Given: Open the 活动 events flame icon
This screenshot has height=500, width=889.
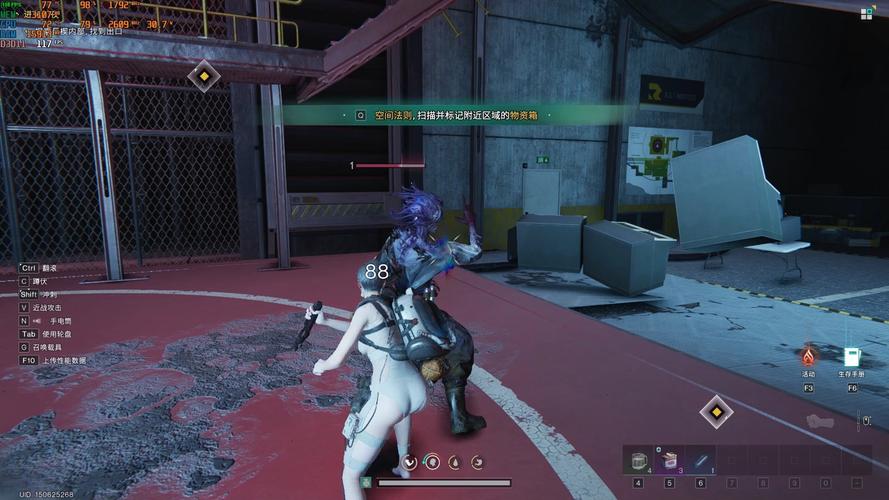Looking at the screenshot, I should pyautogui.click(x=808, y=356).
